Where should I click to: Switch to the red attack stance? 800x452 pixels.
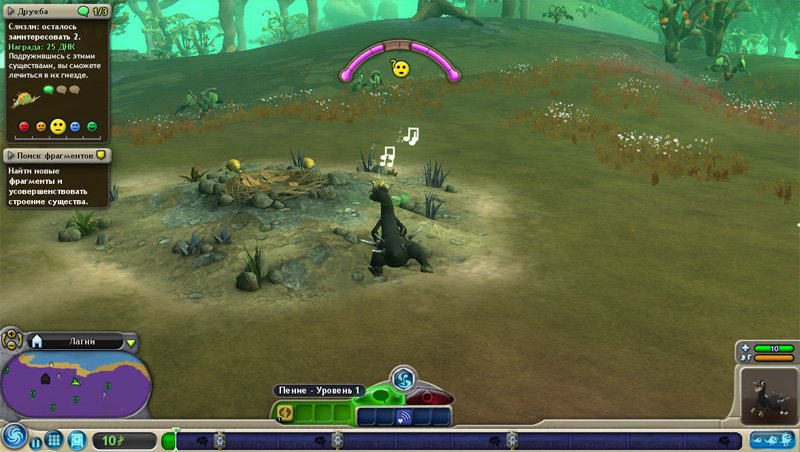tap(428, 397)
